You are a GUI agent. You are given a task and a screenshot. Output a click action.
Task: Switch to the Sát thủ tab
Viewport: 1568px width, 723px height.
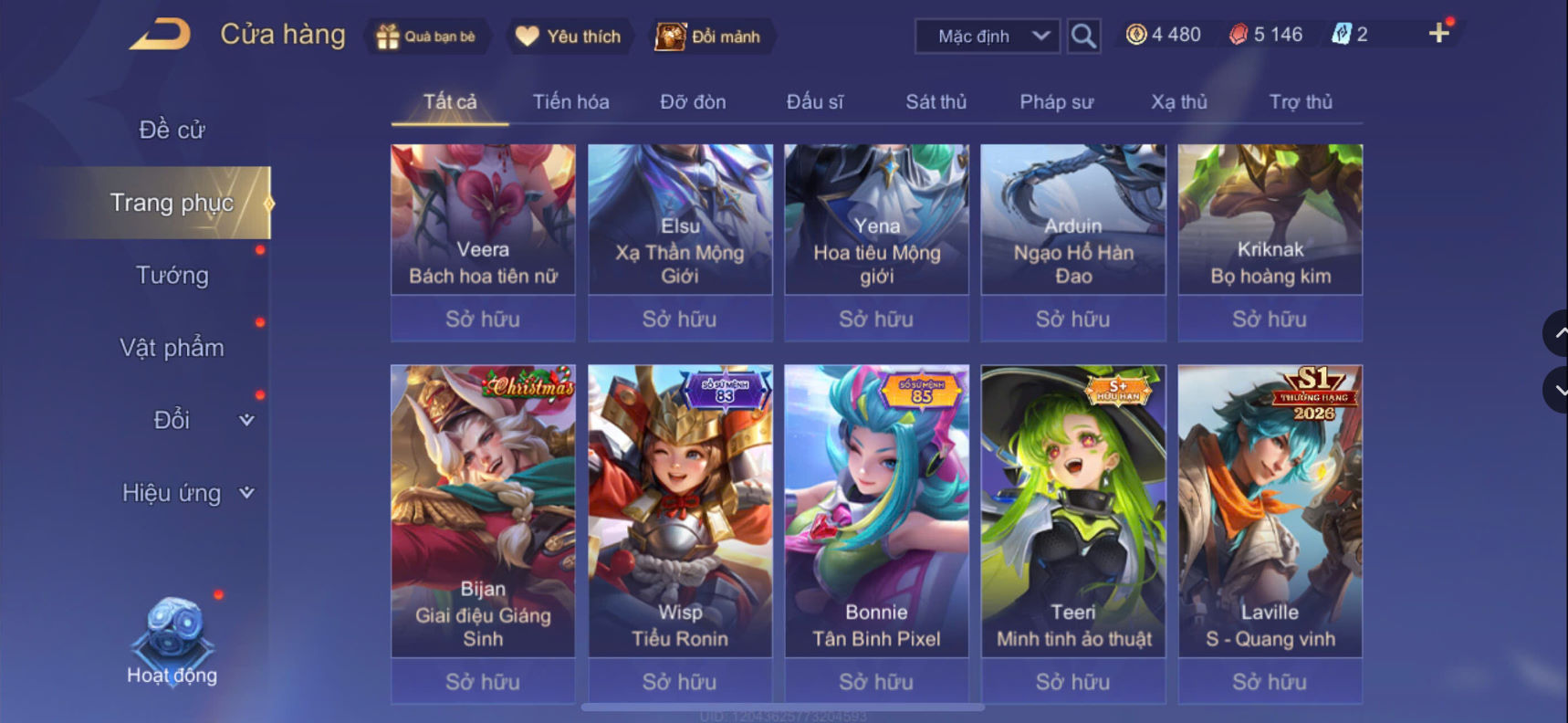935,101
